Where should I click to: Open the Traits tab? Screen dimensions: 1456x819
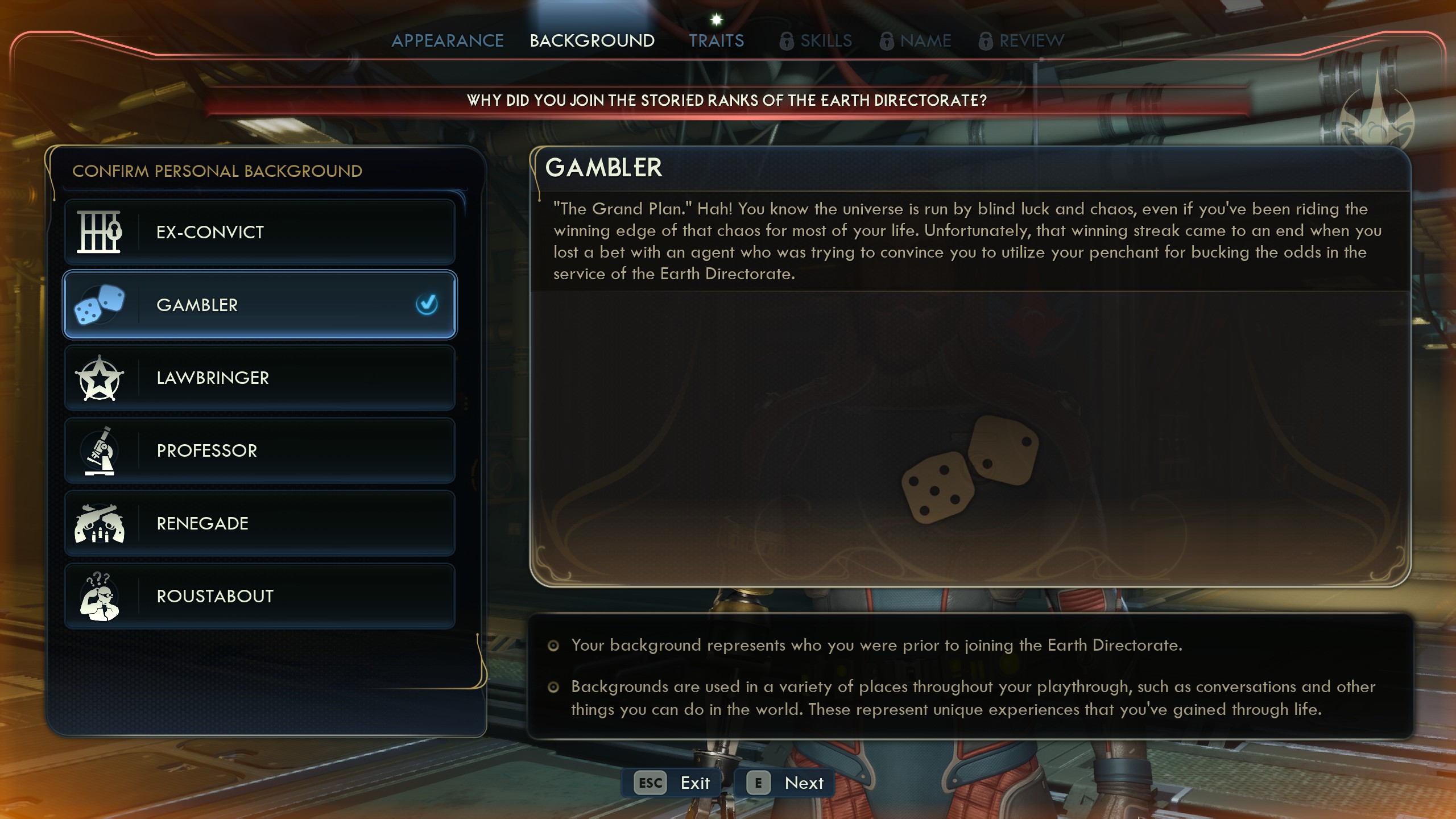click(717, 40)
